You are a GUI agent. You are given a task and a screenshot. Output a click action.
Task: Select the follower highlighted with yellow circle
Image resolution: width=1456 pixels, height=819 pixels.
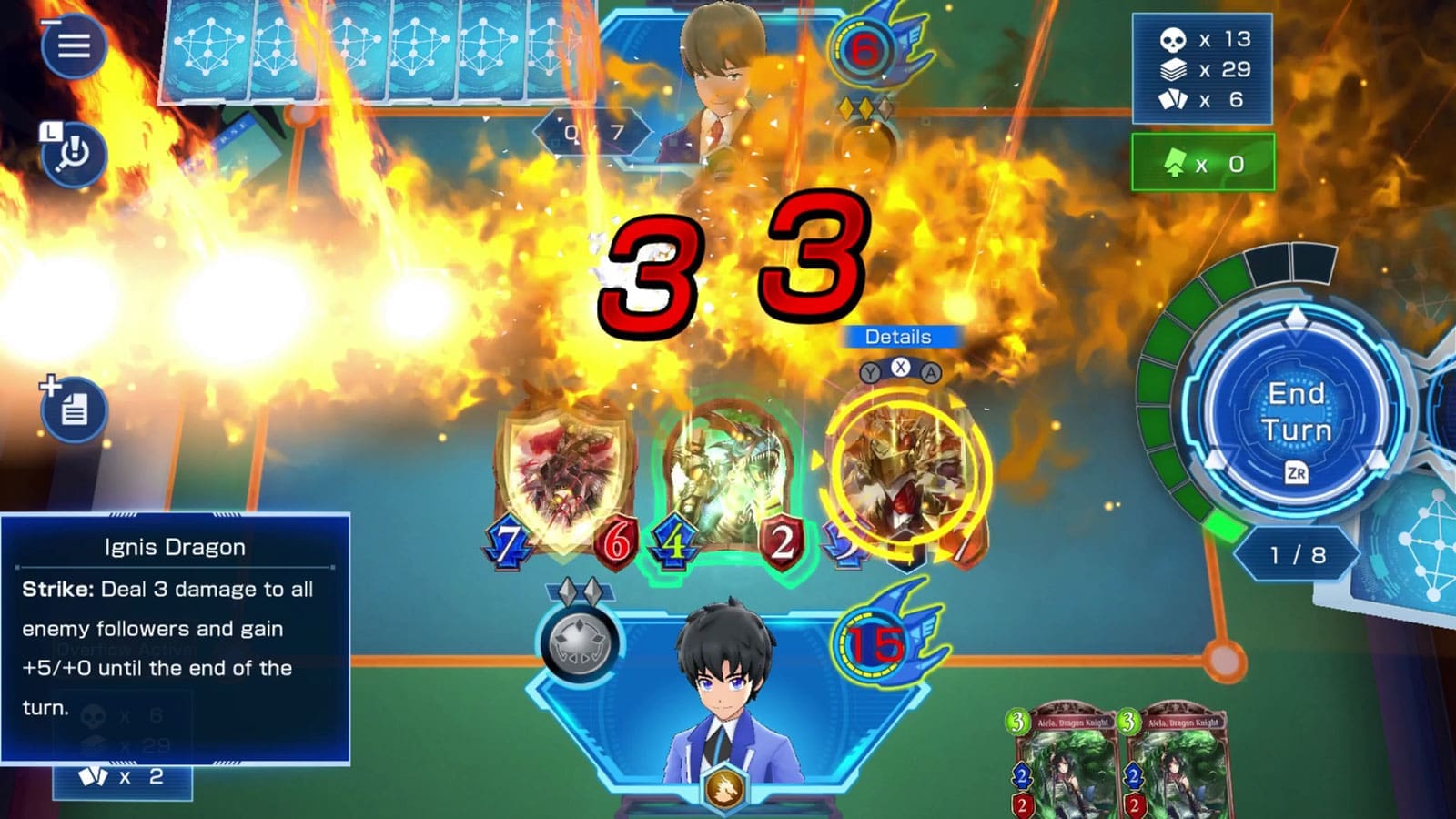coord(901,464)
